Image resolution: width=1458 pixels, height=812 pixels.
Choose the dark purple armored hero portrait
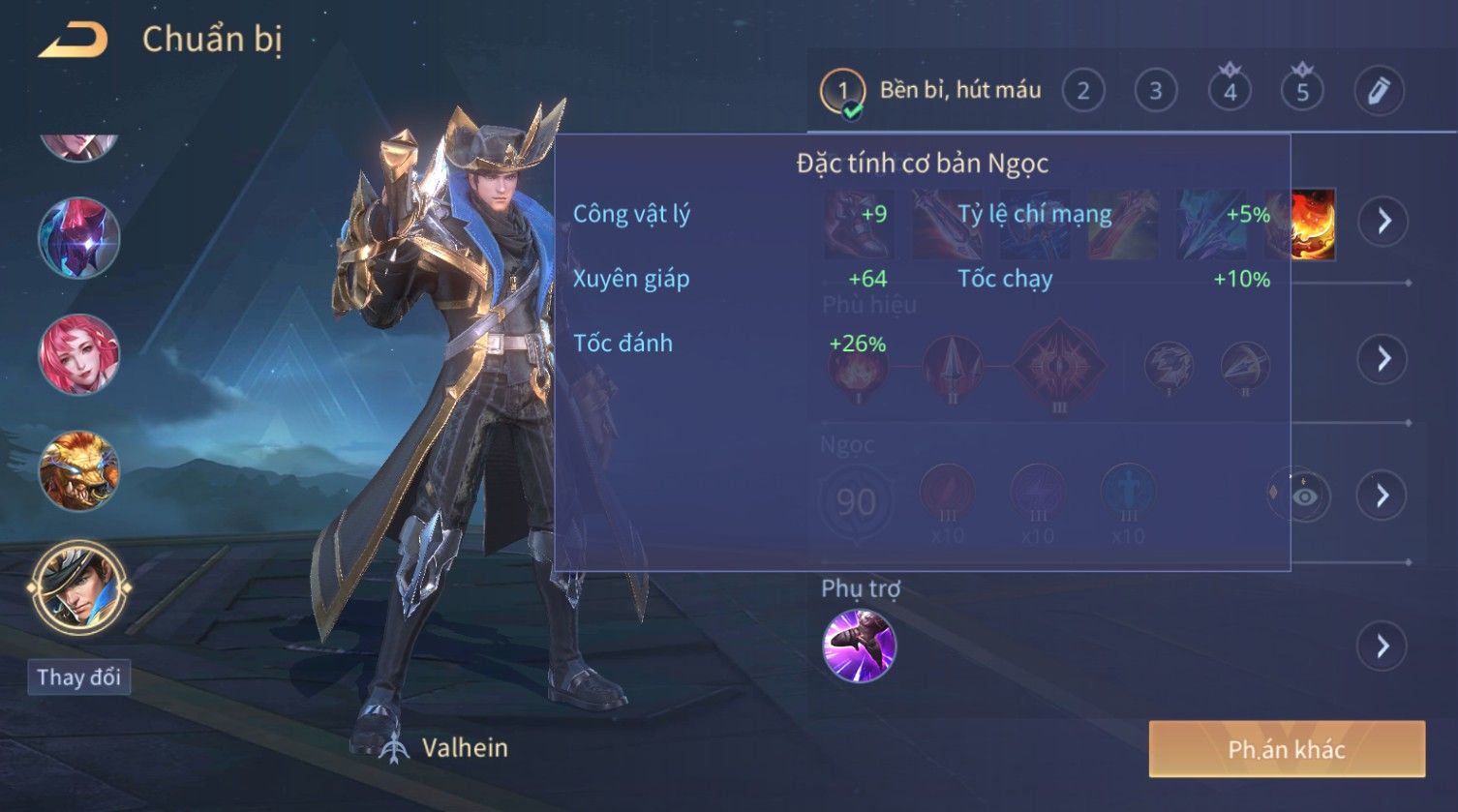point(78,237)
